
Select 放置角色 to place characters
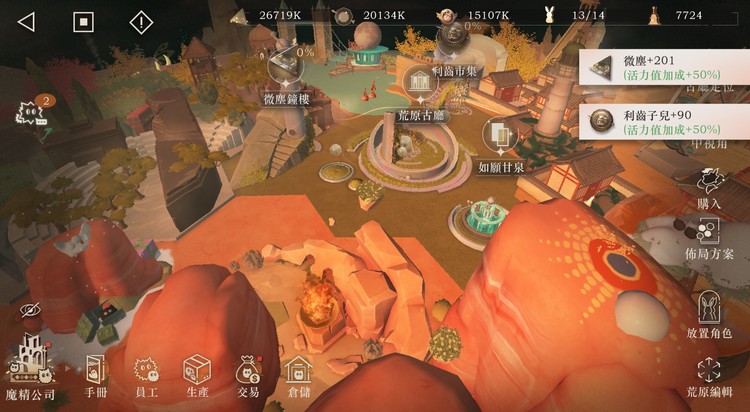click(710, 313)
